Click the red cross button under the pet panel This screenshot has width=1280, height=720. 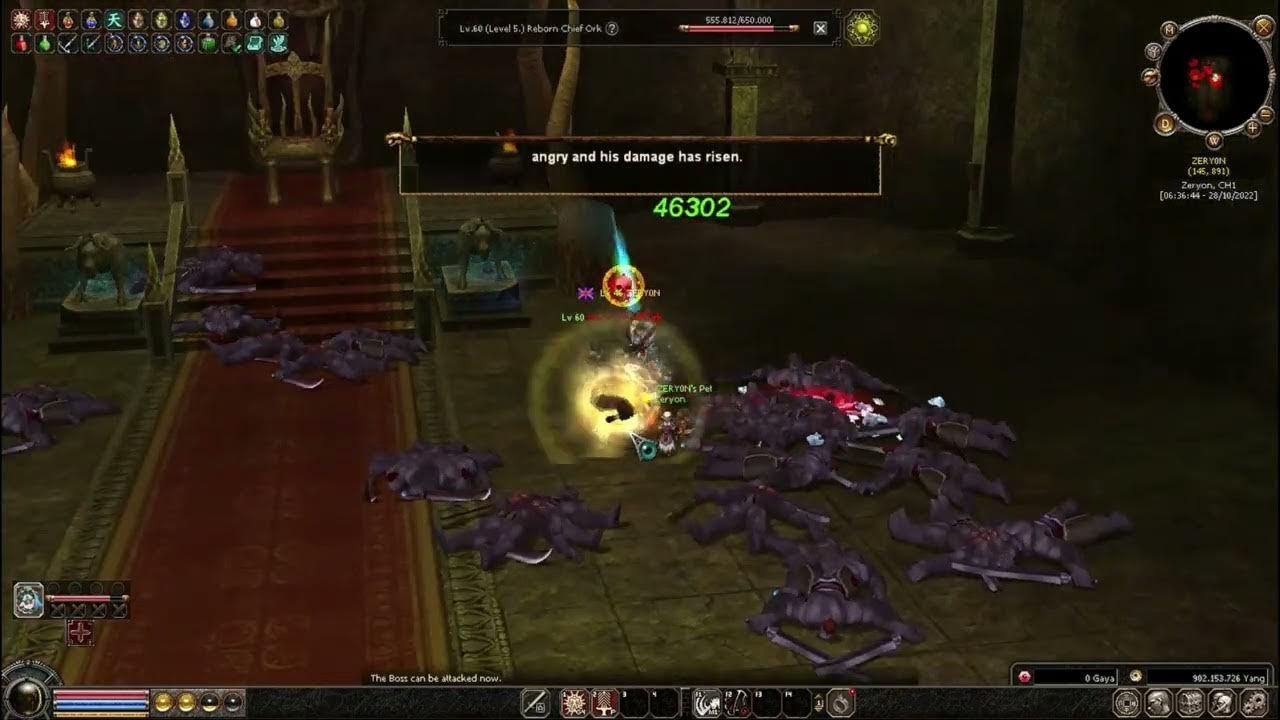click(81, 632)
